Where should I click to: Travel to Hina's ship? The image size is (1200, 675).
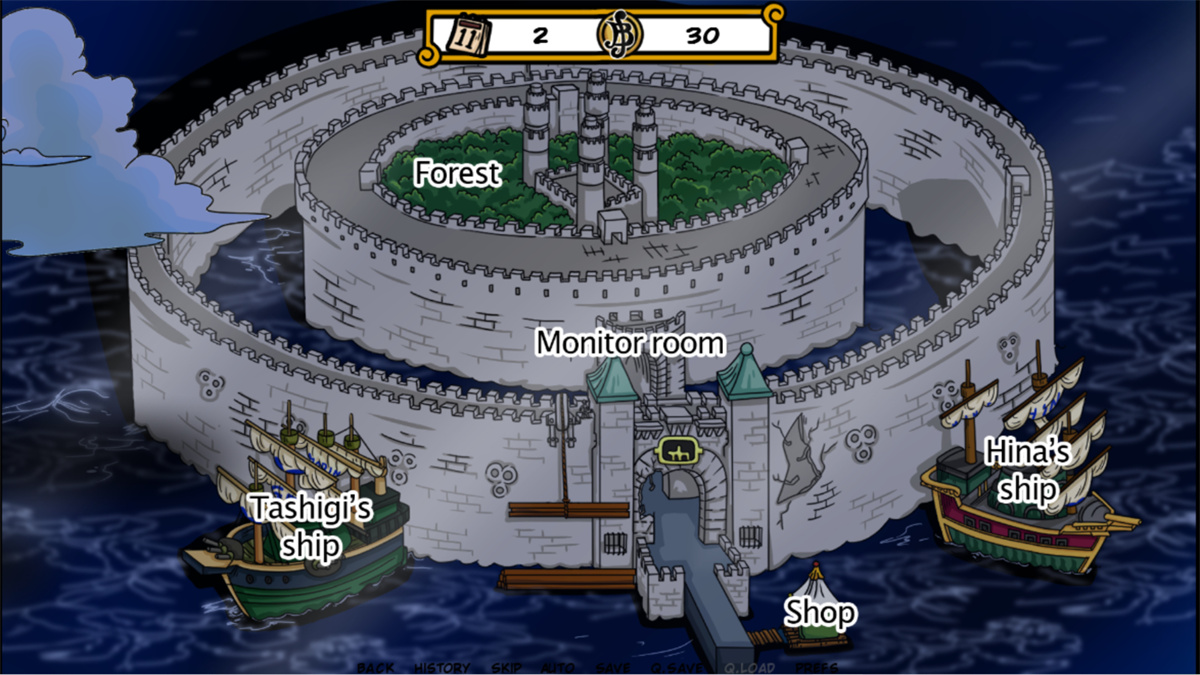1028,471
